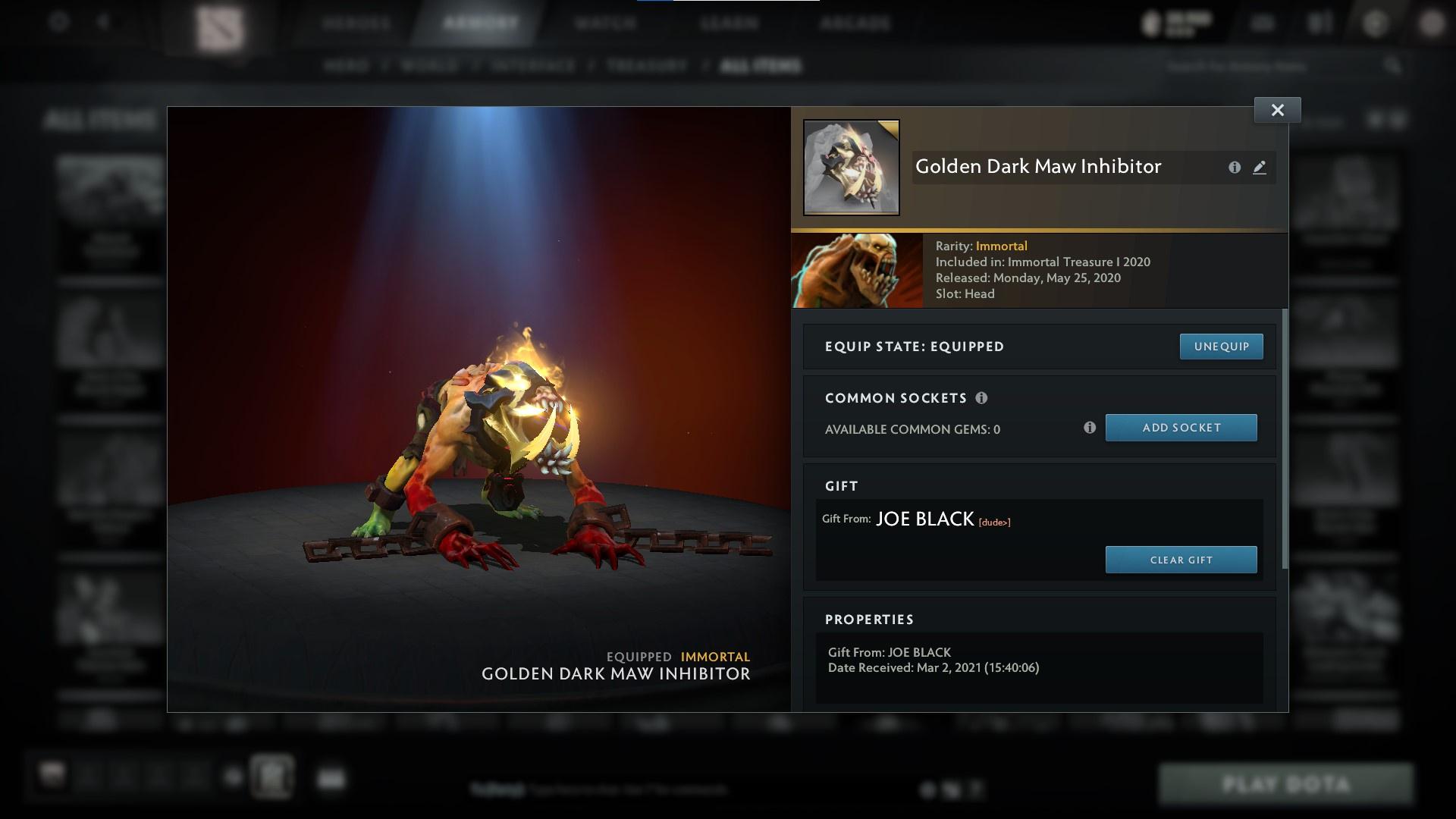Click the info icon next to Available Common Gems
The width and height of the screenshot is (1456, 819).
pos(1090,428)
